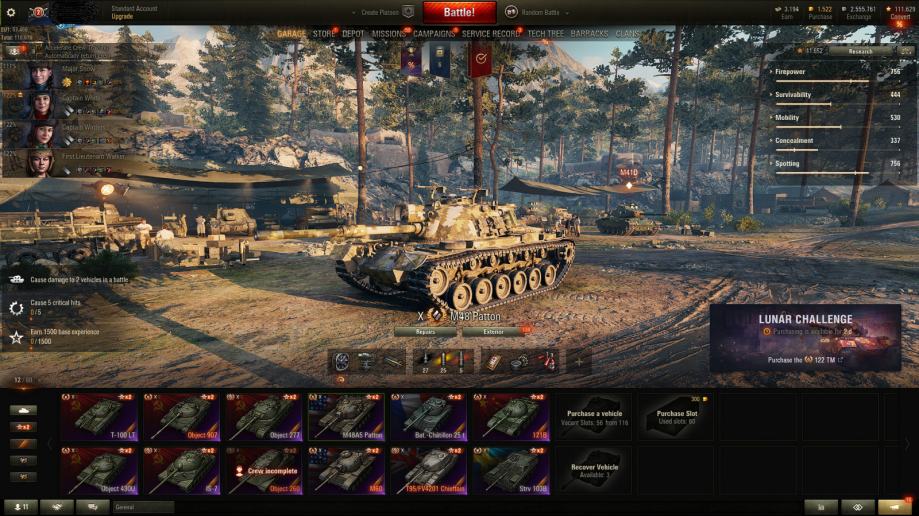Open the Lunar Challenge banner

click(805, 338)
